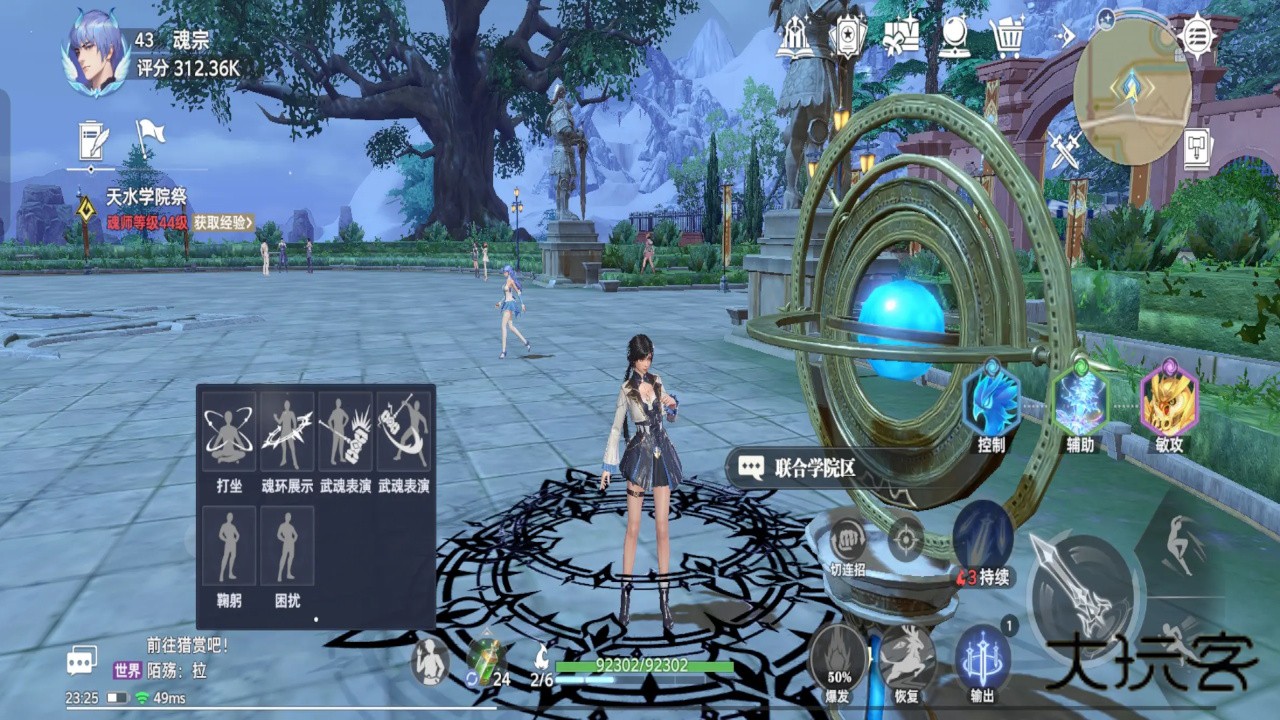Open the shopping cart store icon
The image size is (1280, 720).
[1008, 38]
